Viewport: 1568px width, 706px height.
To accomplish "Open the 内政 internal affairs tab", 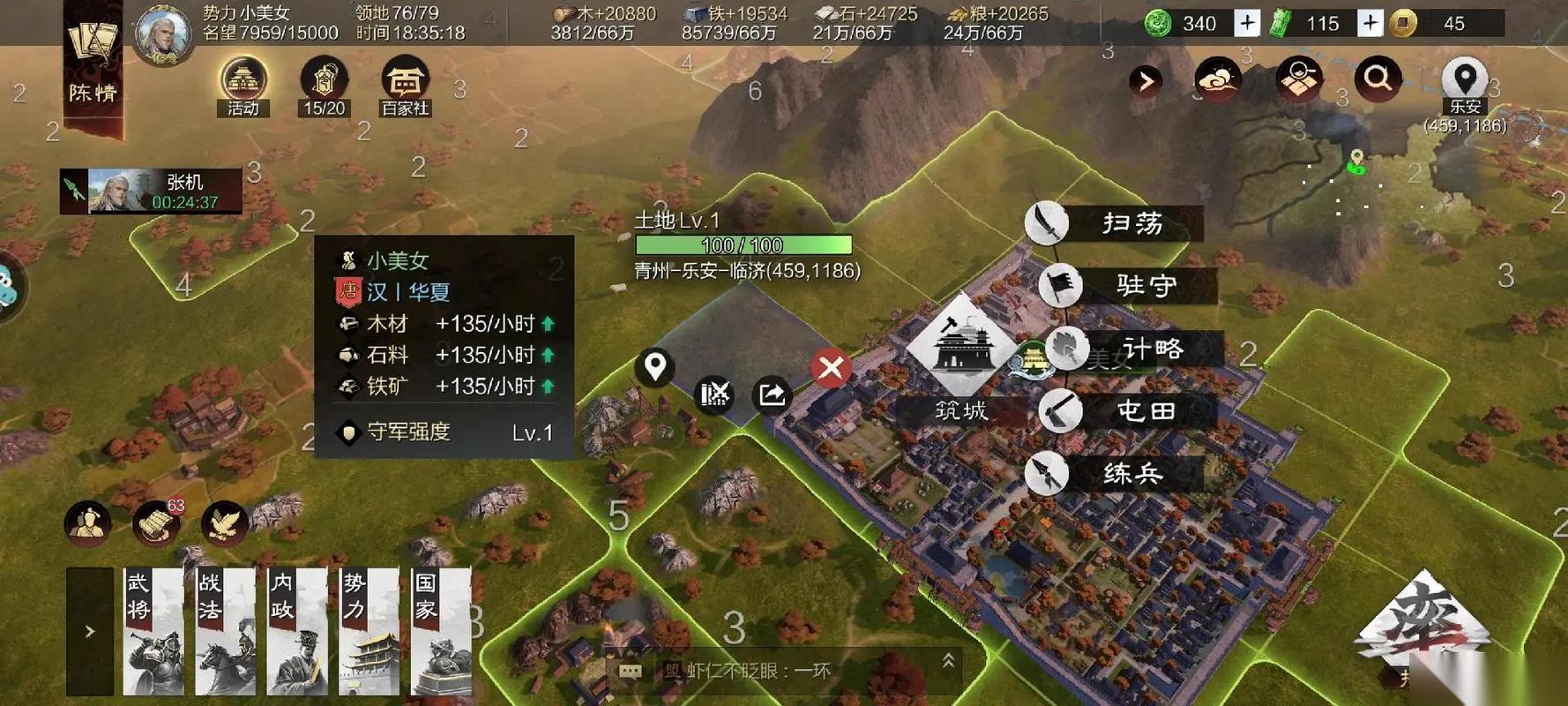I will 297,631.
